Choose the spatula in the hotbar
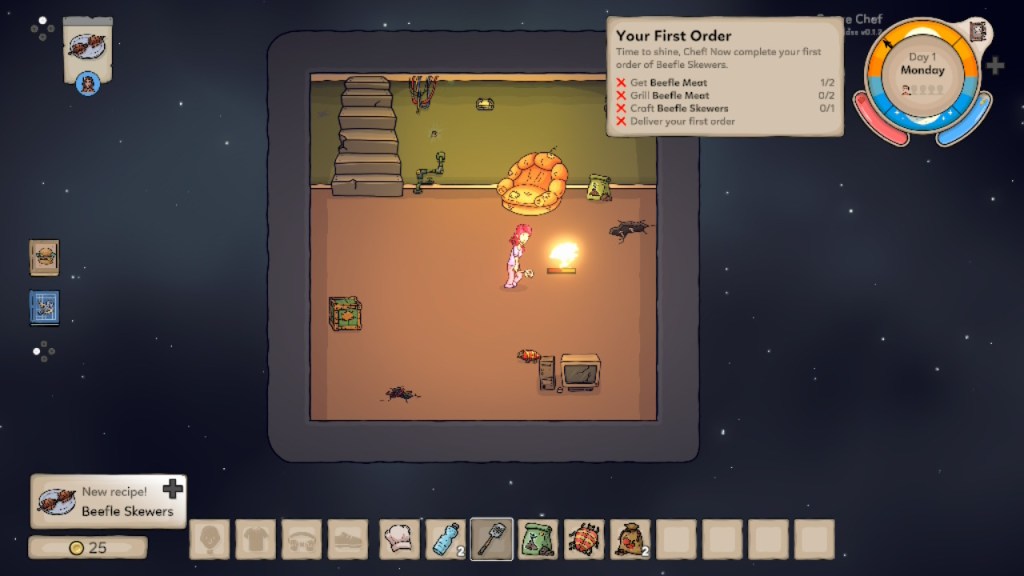The width and height of the screenshot is (1024, 576). pyautogui.click(x=492, y=540)
